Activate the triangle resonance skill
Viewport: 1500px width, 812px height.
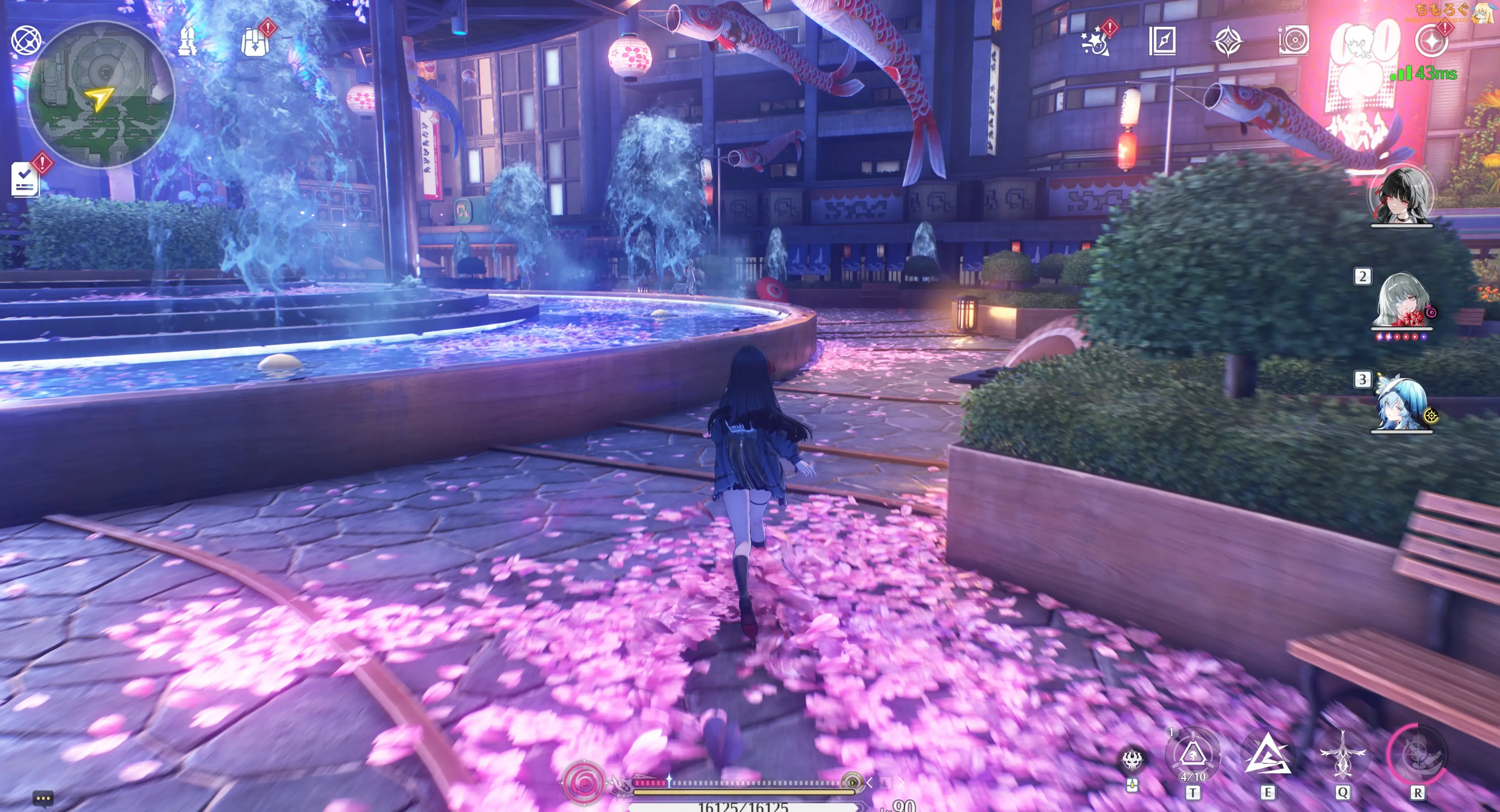[x=1267, y=755]
